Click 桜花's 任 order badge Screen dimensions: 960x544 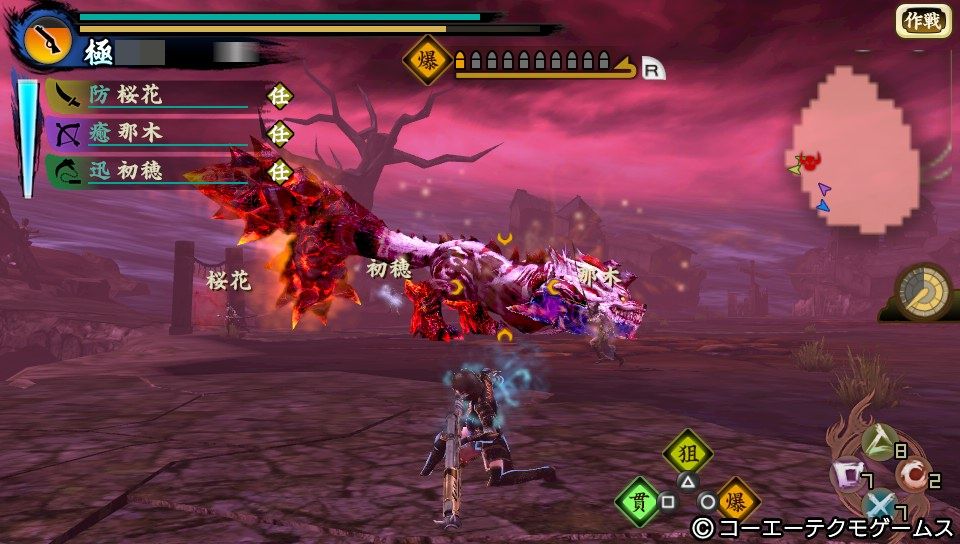click(x=280, y=96)
